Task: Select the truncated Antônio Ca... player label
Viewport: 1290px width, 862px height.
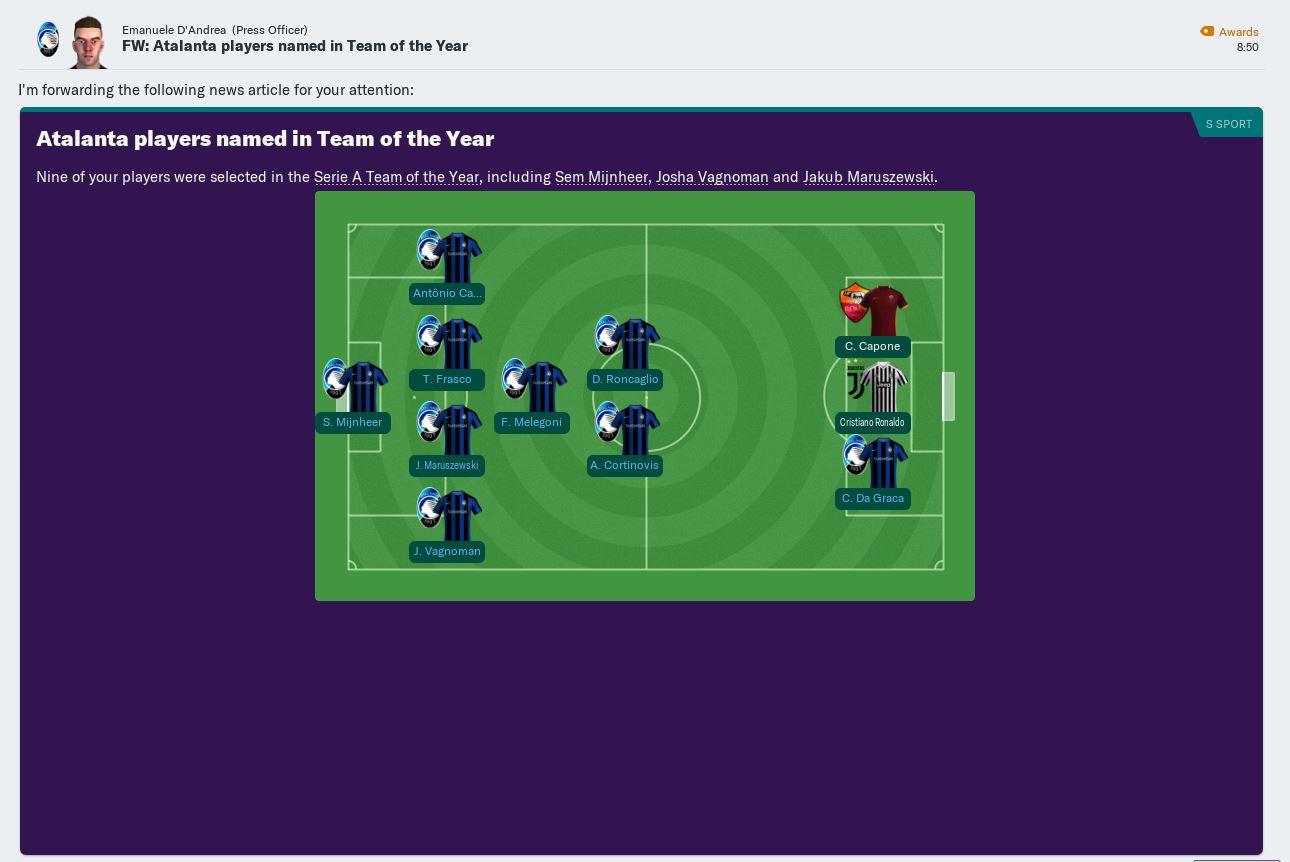Action: pos(447,293)
